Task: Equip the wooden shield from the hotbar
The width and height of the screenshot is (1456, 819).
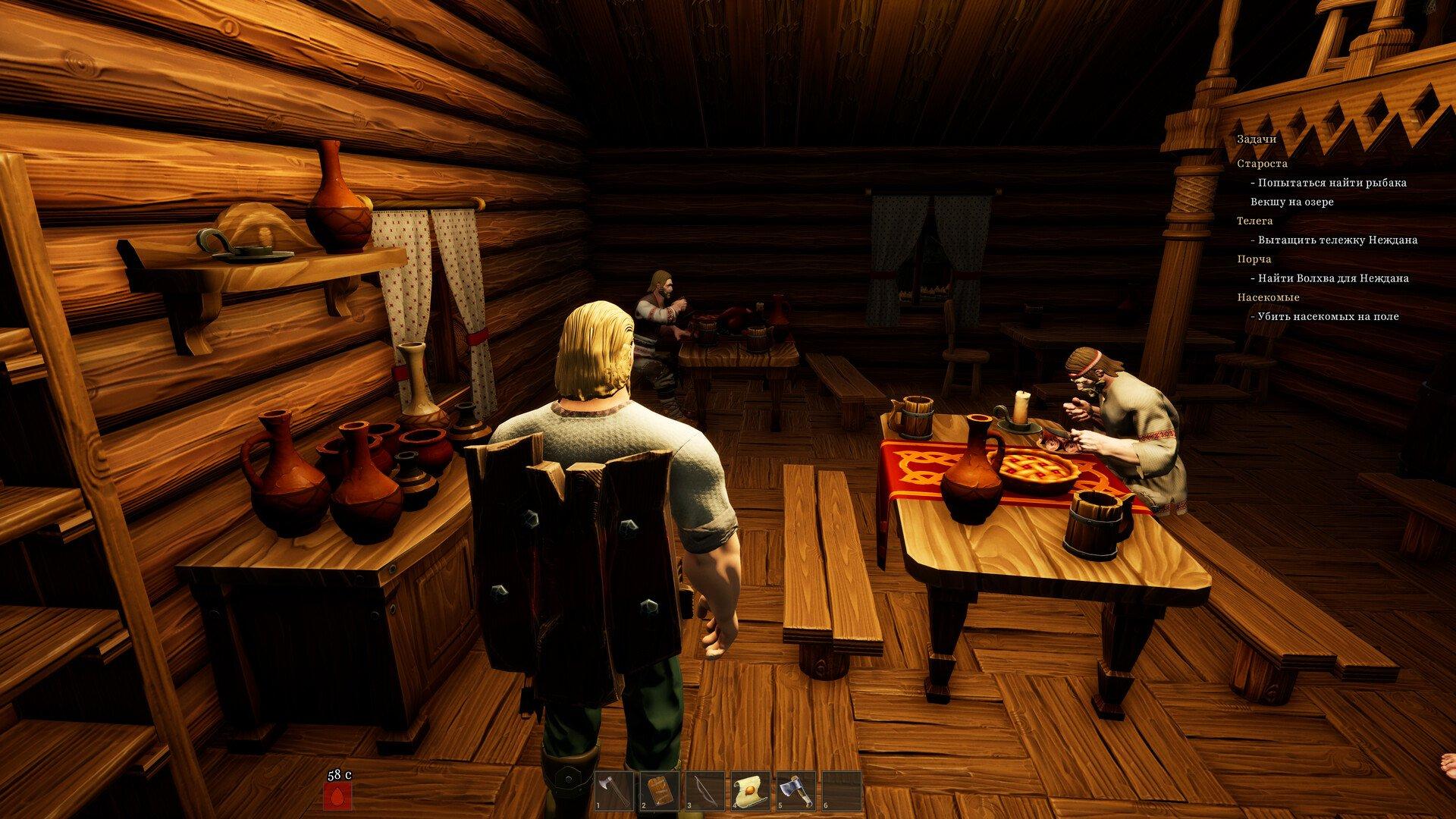Action: [659, 791]
